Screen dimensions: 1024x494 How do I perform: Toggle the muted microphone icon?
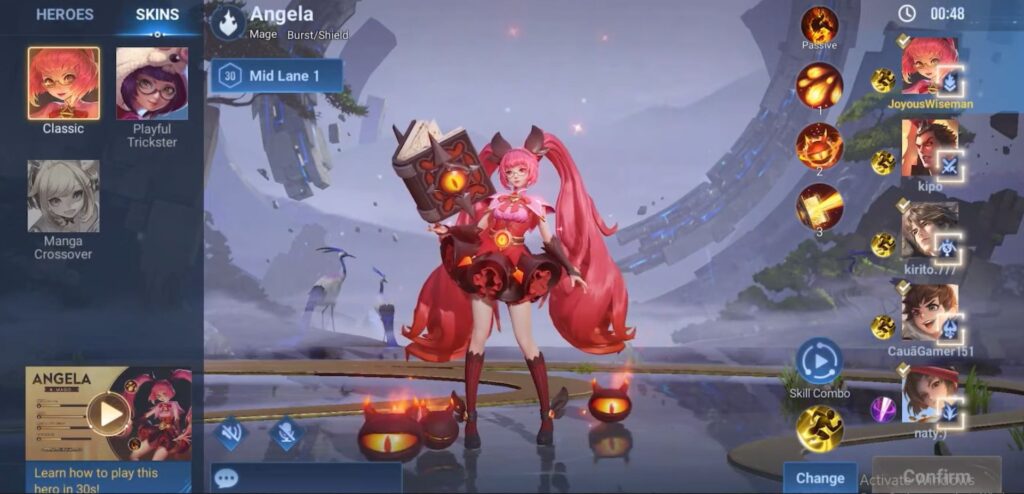[287, 432]
